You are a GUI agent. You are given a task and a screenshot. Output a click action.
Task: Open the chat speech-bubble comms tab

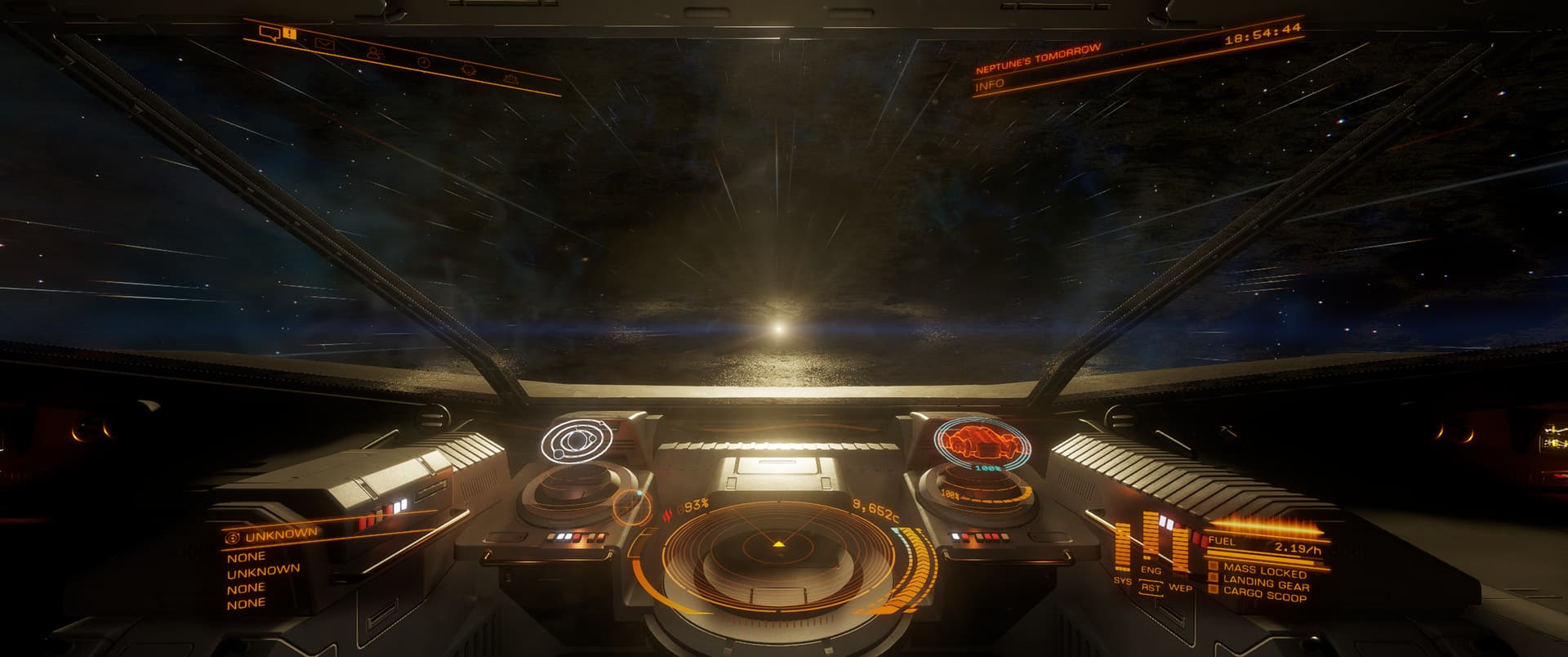(x=269, y=33)
